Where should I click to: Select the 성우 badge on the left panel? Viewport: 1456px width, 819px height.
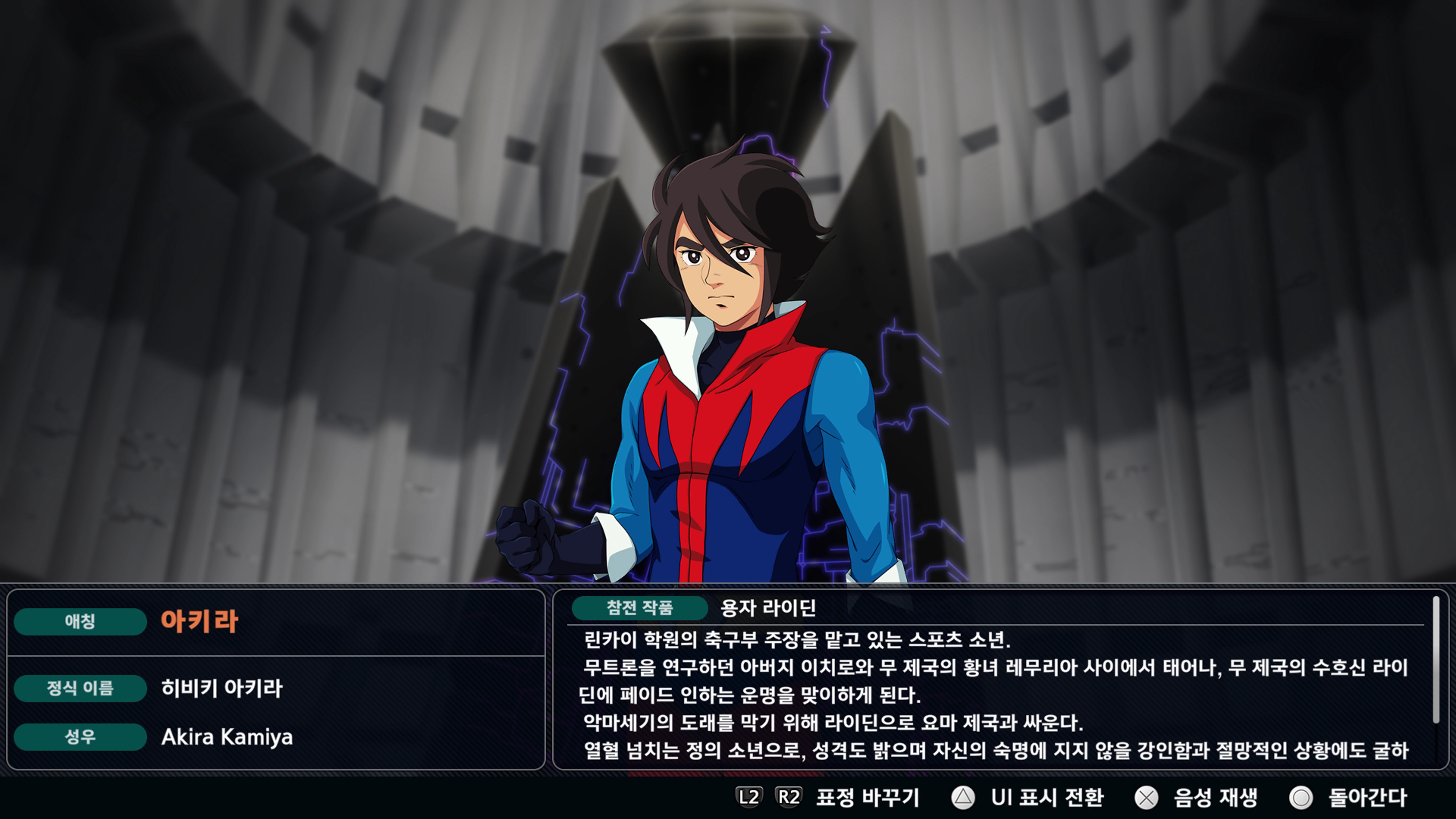80,737
